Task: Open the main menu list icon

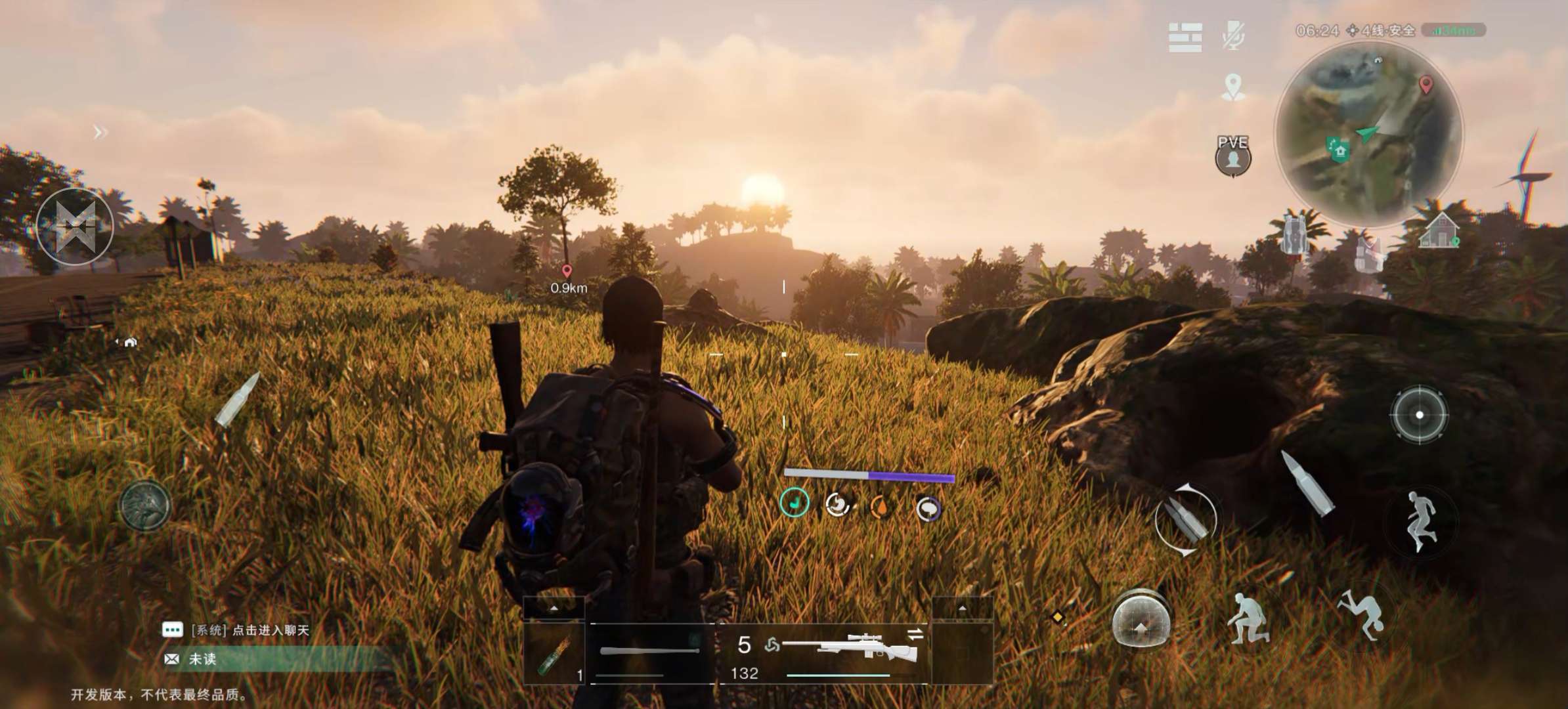Action: point(1185,37)
